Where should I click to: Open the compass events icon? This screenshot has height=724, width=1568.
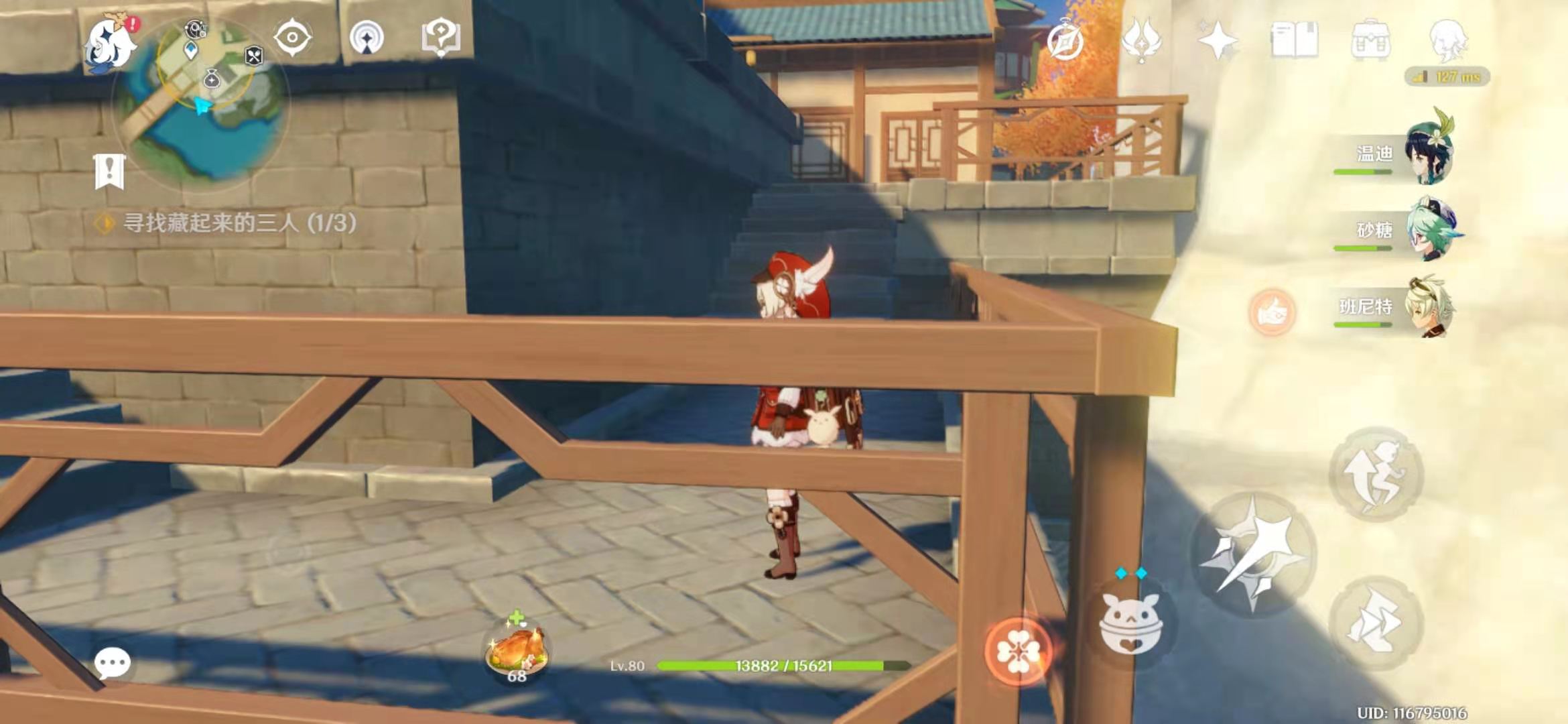click(x=1065, y=42)
